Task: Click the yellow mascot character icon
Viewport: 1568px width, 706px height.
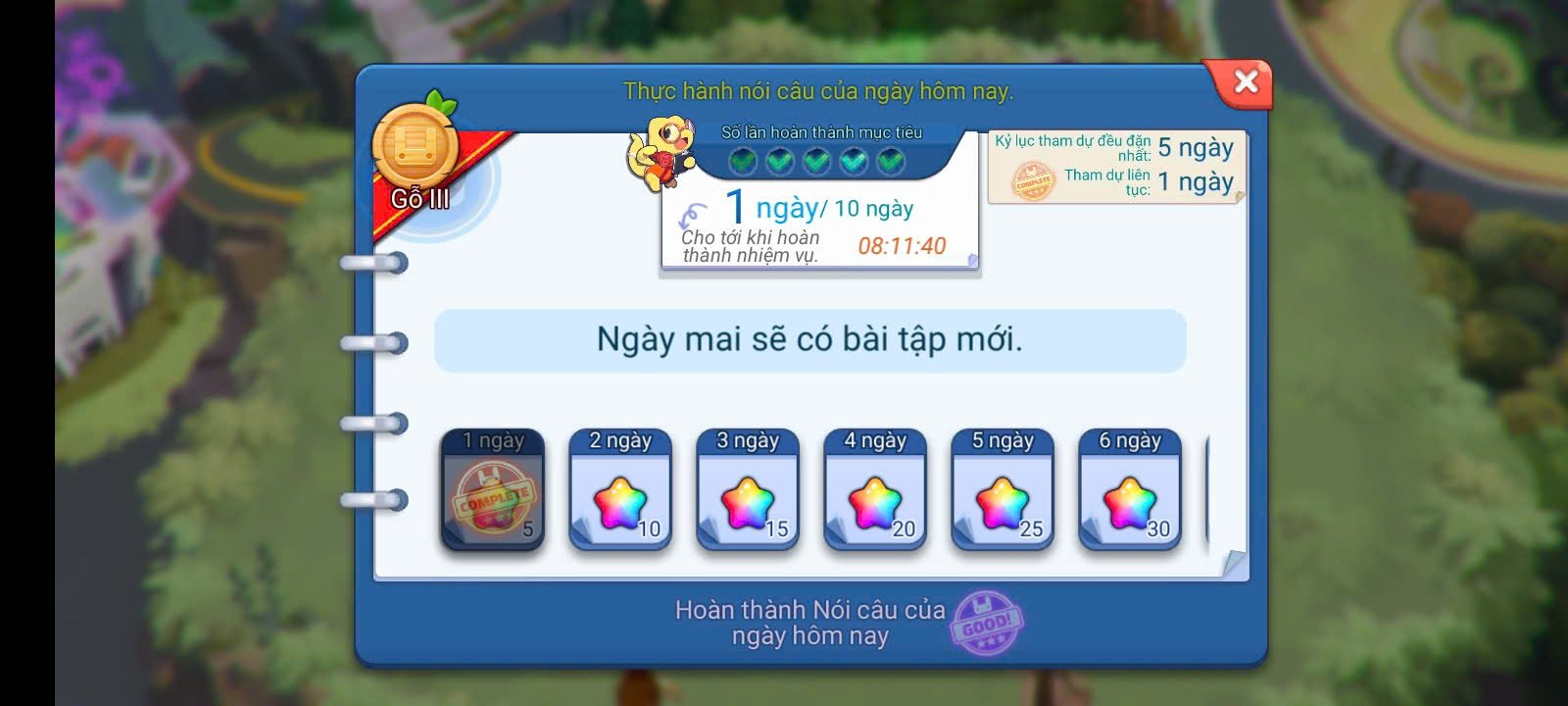Action: (661, 150)
